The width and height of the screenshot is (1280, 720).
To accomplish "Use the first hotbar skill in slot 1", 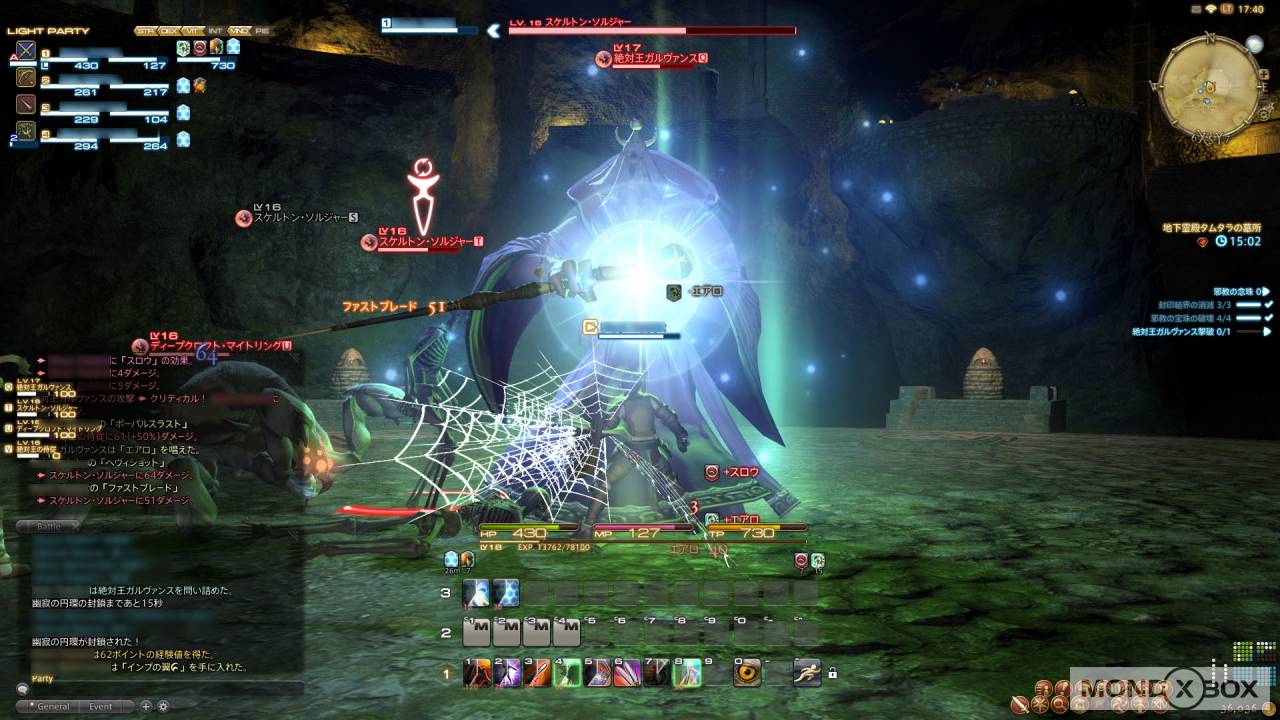I will (x=477, y=673).
